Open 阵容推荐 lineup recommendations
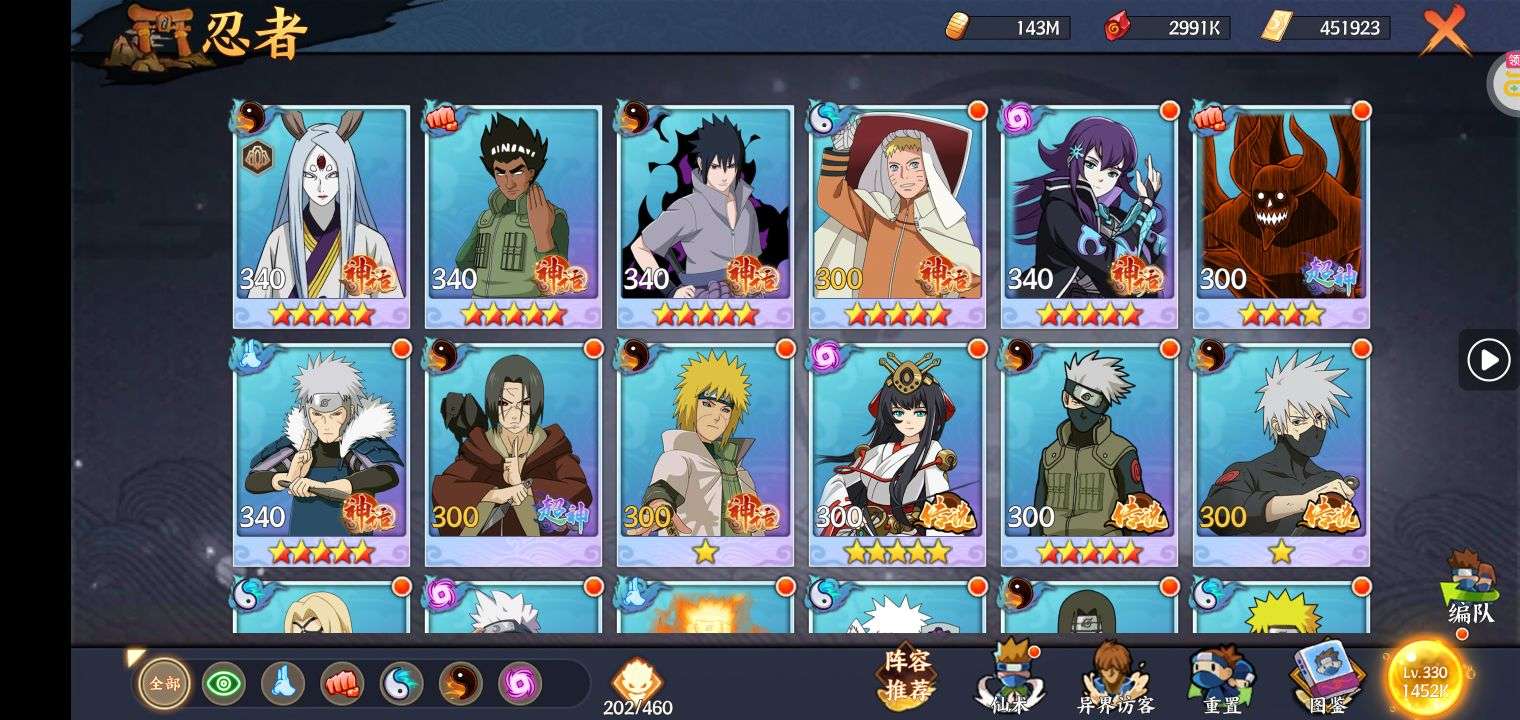 coord(907,676)
